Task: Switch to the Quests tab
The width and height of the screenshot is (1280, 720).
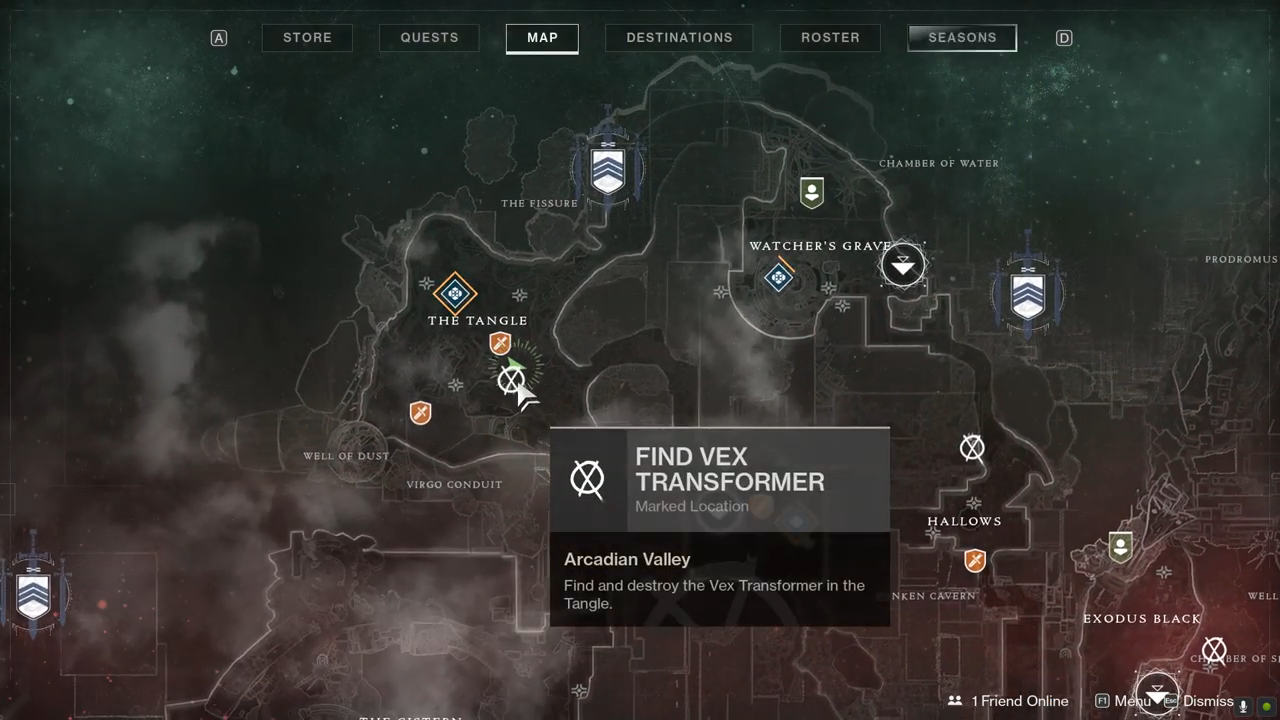Action: point(429,38)
